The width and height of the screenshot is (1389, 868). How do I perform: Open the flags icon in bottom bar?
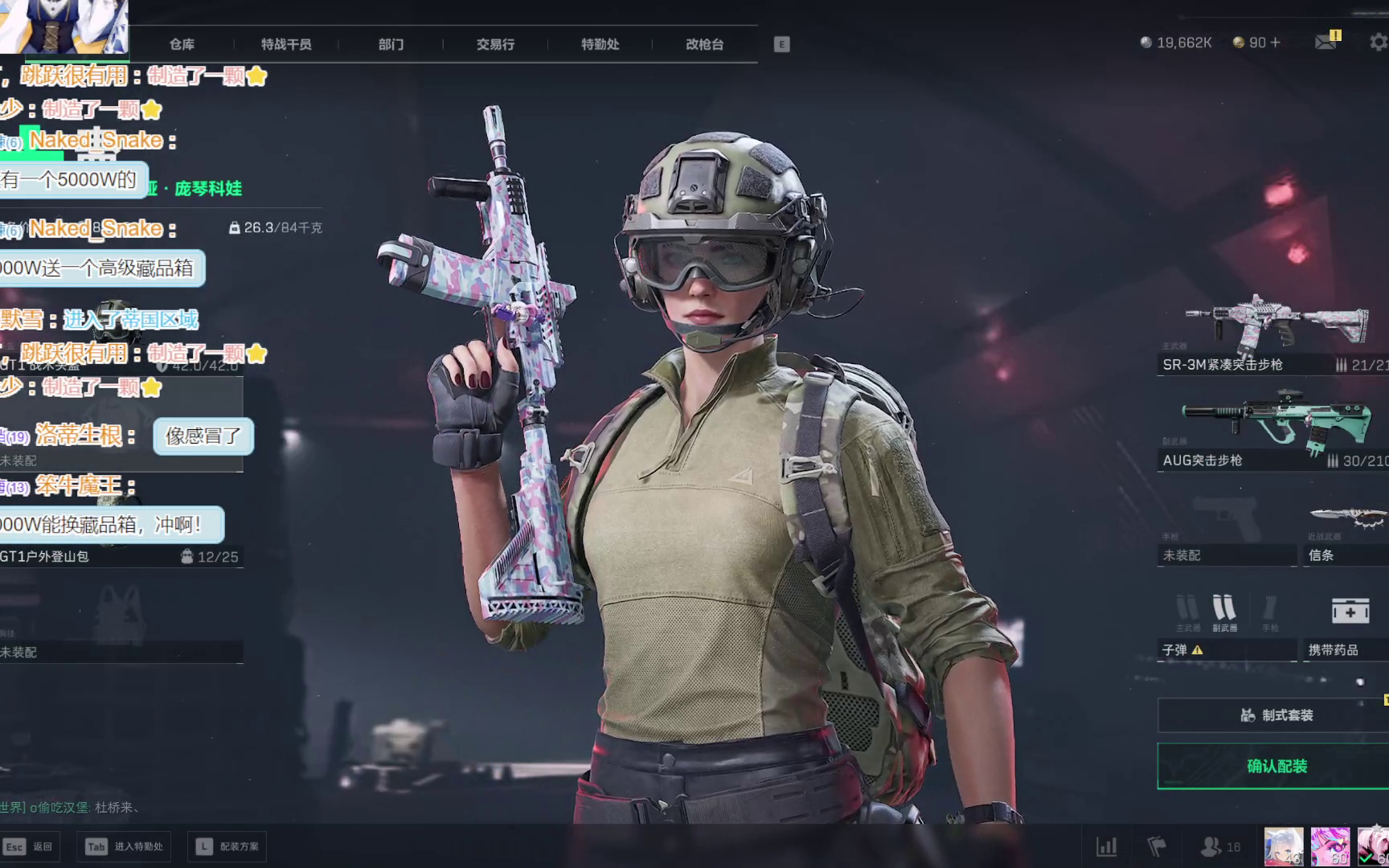(x=1157, y=846)
